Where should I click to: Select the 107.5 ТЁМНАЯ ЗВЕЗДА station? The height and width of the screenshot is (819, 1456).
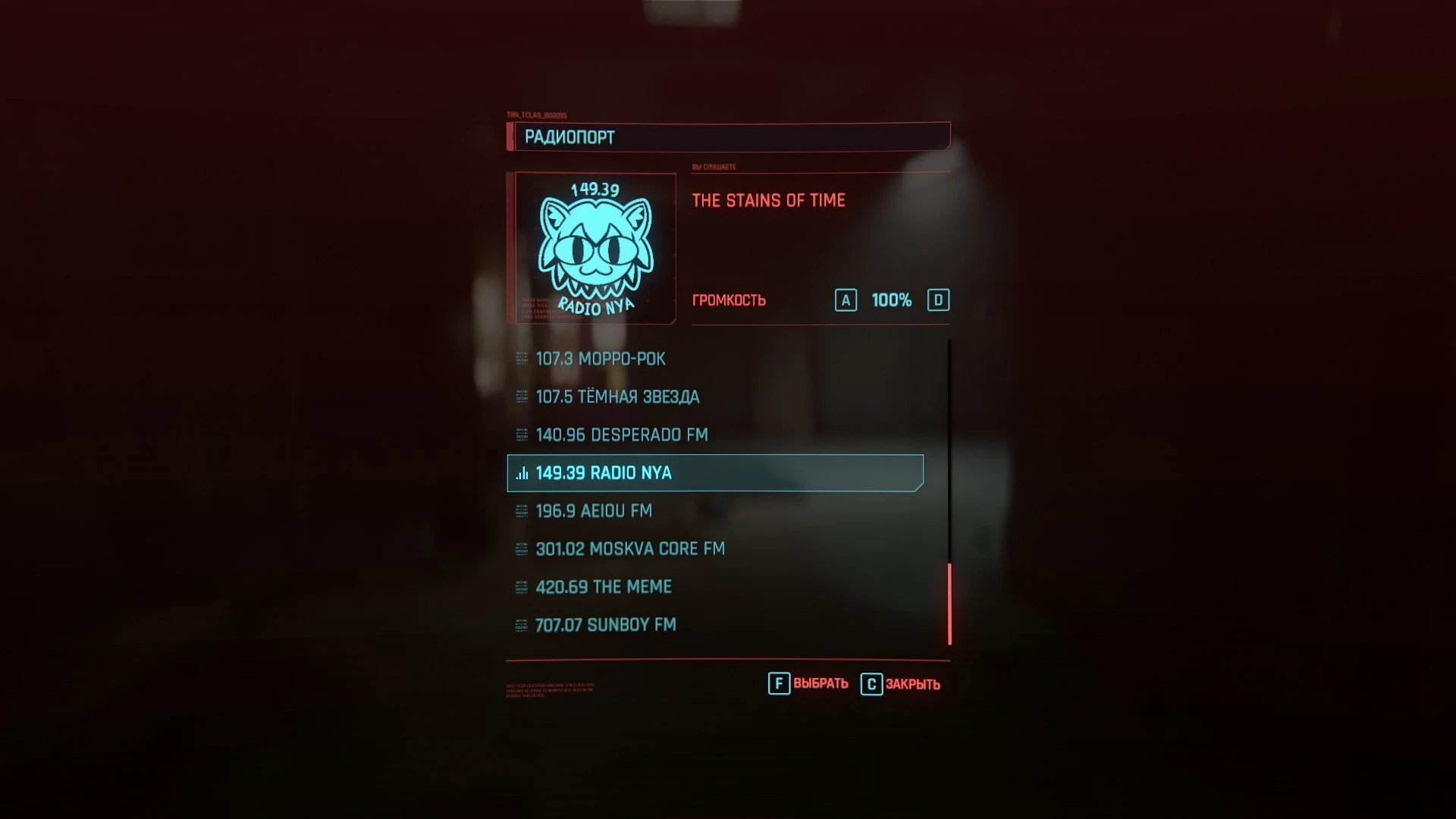point(617,397)
